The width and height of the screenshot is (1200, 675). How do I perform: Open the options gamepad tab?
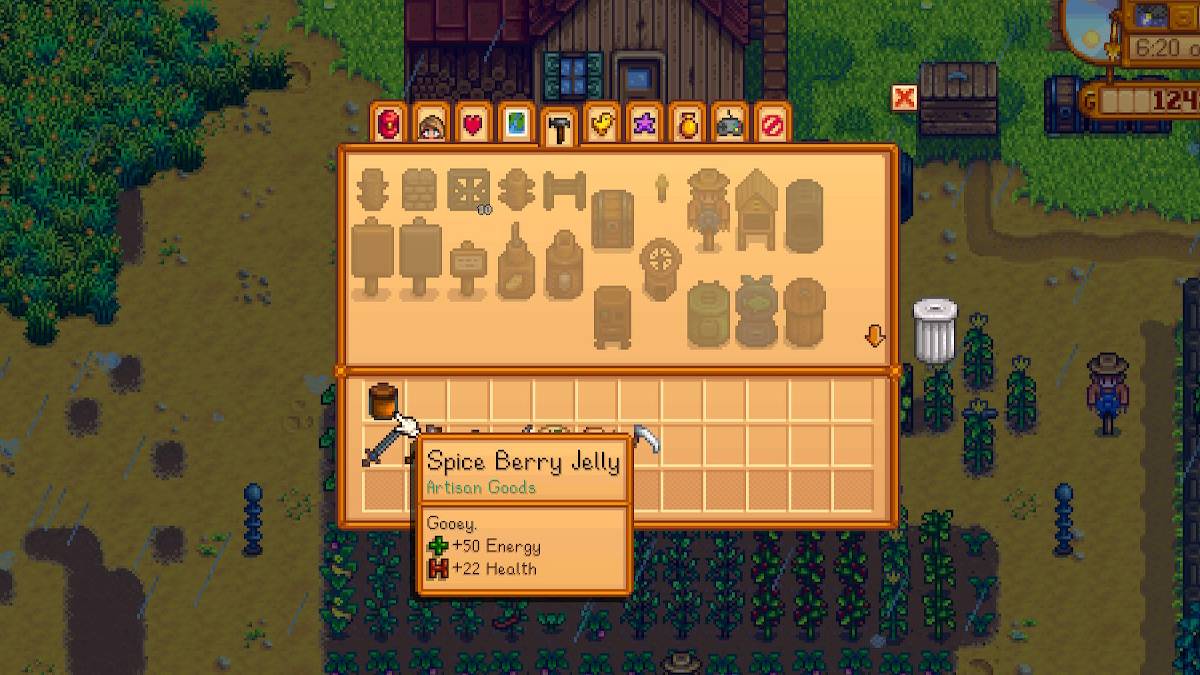point(729,125)
